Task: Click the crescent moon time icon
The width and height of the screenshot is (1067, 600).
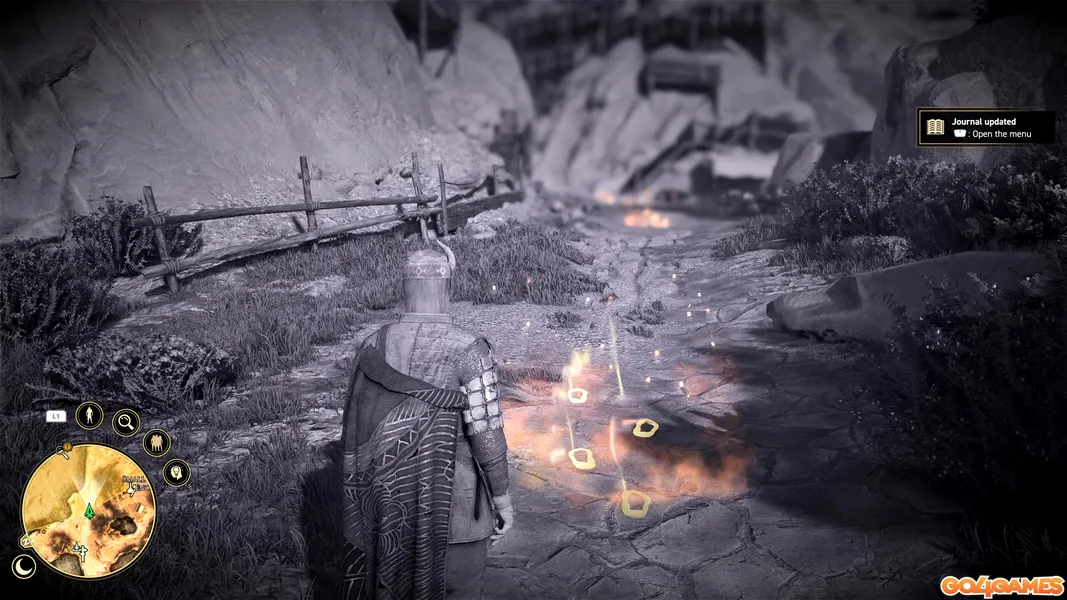Action: coord(24,566)
